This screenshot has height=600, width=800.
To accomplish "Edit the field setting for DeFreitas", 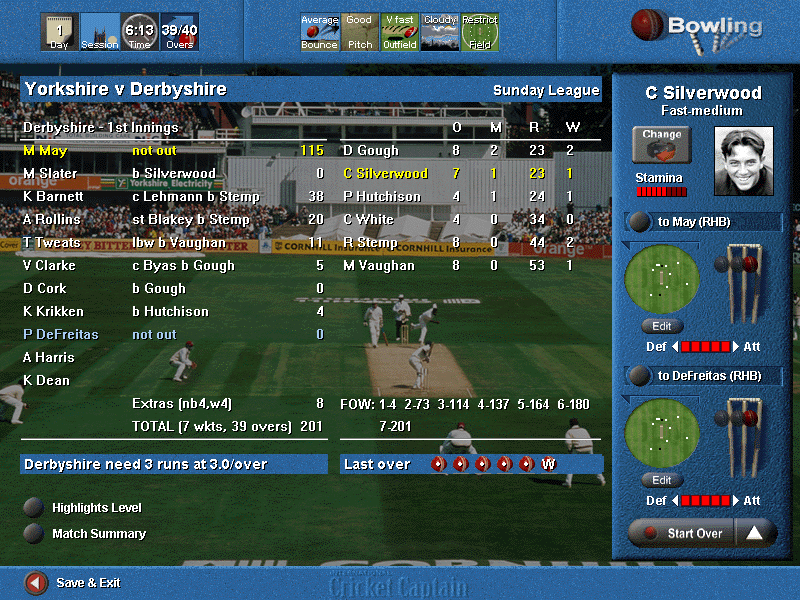I will click(662, 480).
